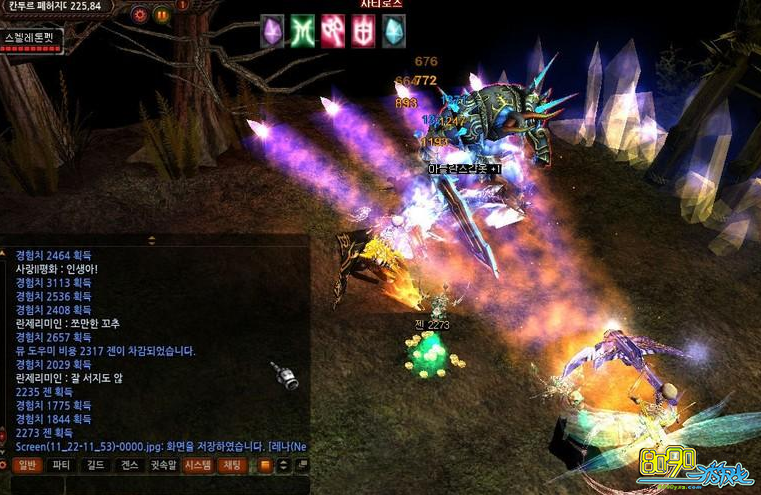Select the 스켈레톤펫 pet panel
Screen dimensions: 761x495
[32, 40]
